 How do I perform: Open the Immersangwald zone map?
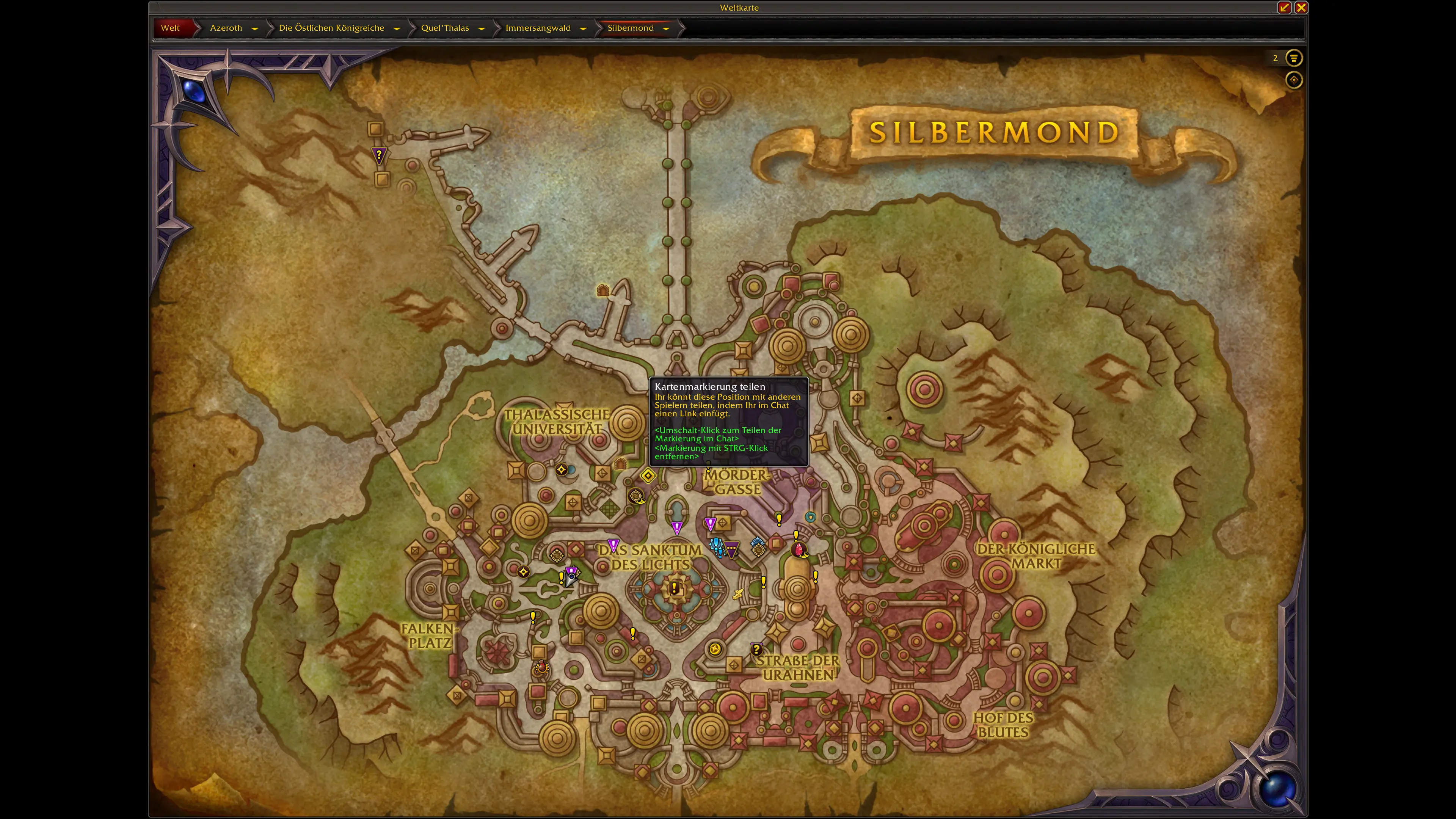point(538,28)
